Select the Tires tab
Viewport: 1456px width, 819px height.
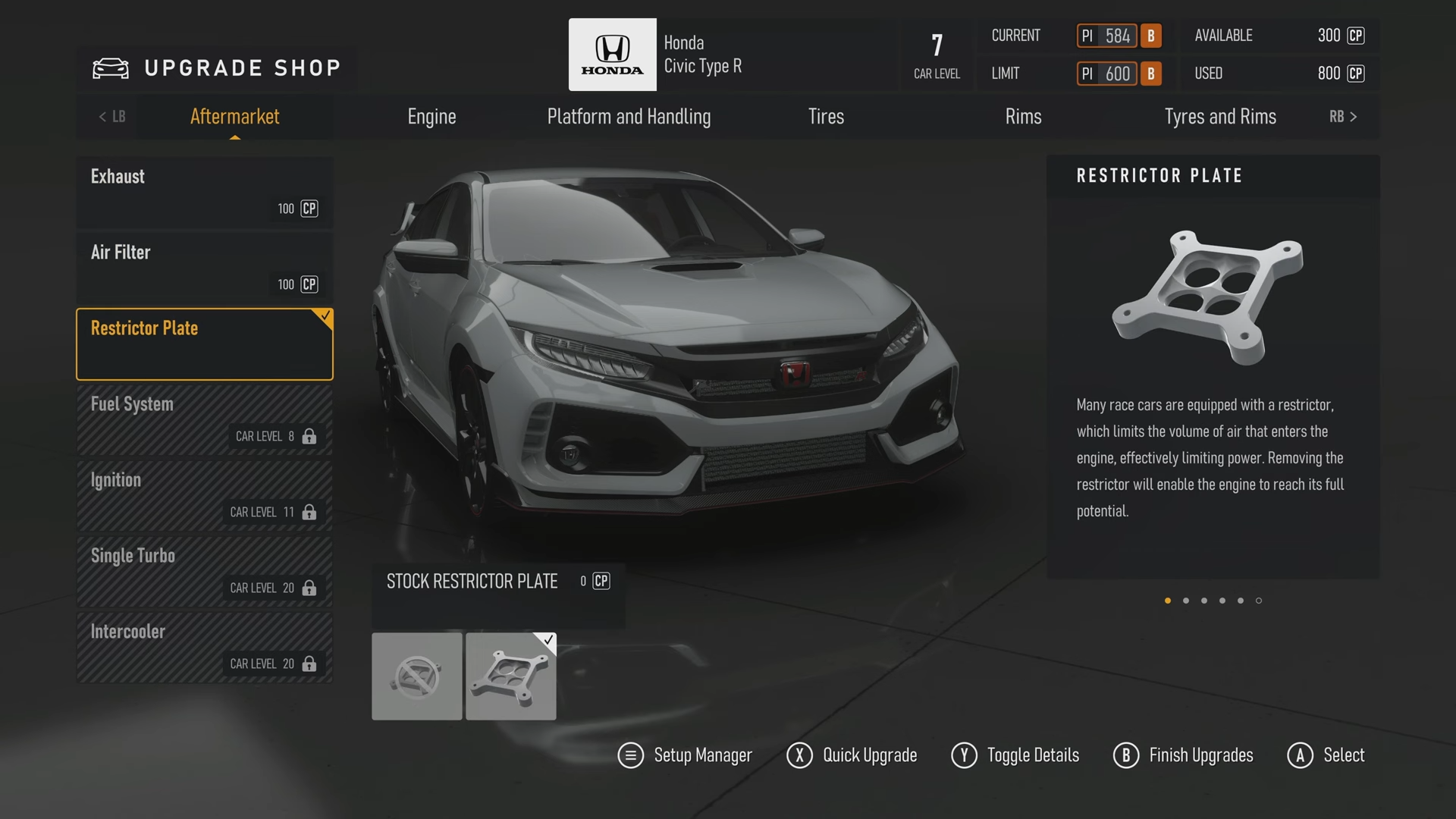(826, 117)
